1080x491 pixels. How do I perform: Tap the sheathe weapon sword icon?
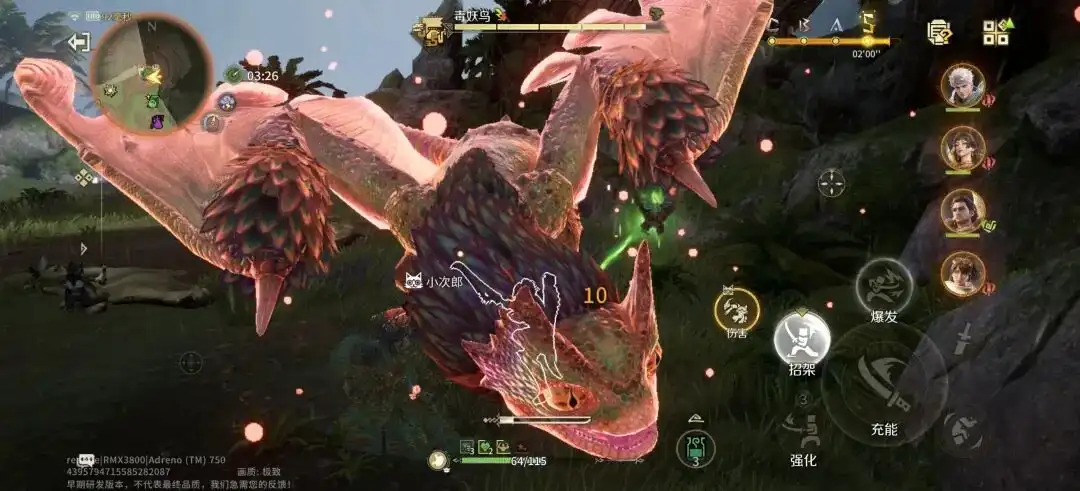pyautogui.click(x=964, y=337)
